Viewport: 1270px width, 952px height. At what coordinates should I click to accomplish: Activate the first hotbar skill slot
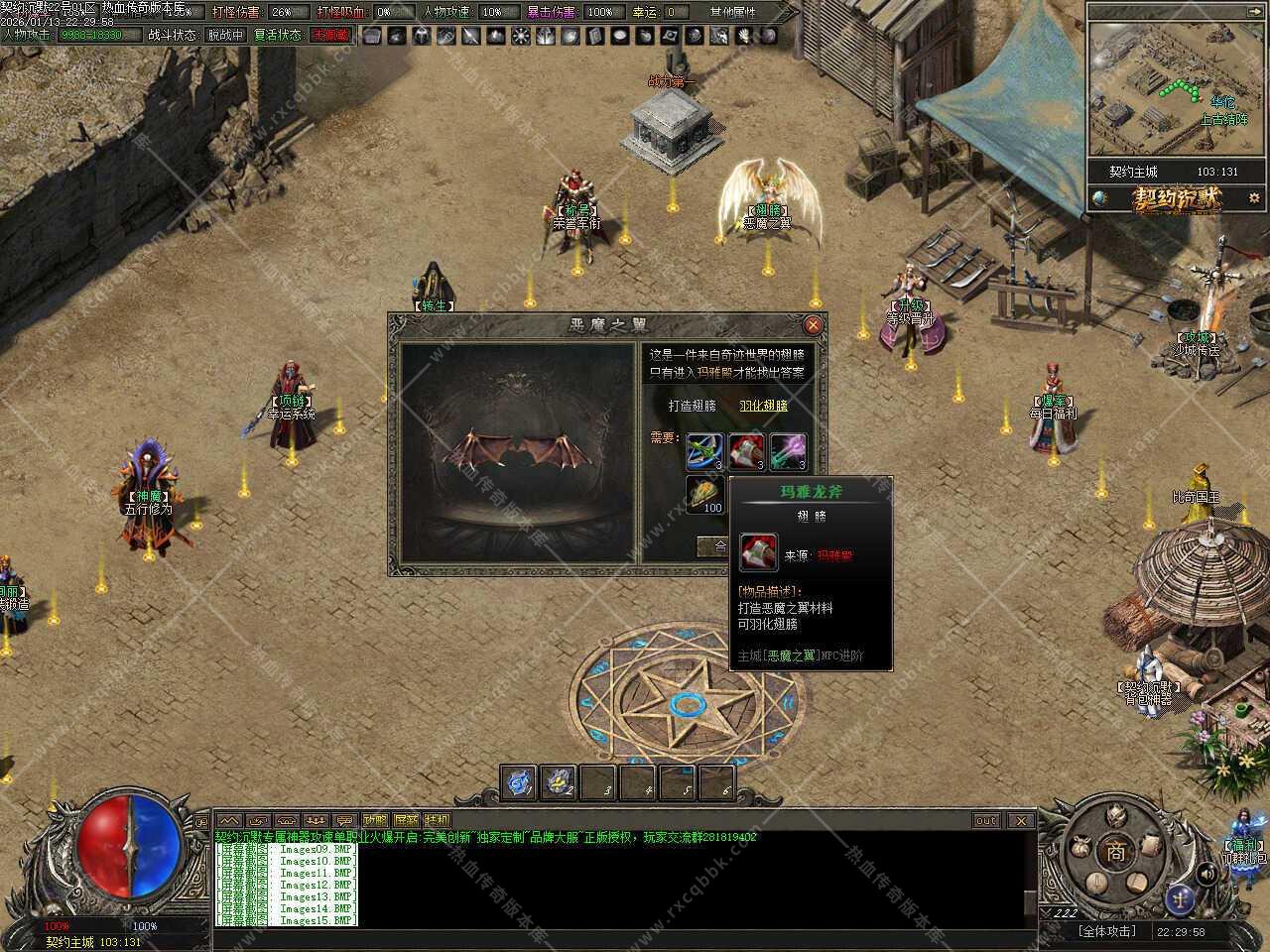[518, 782]
